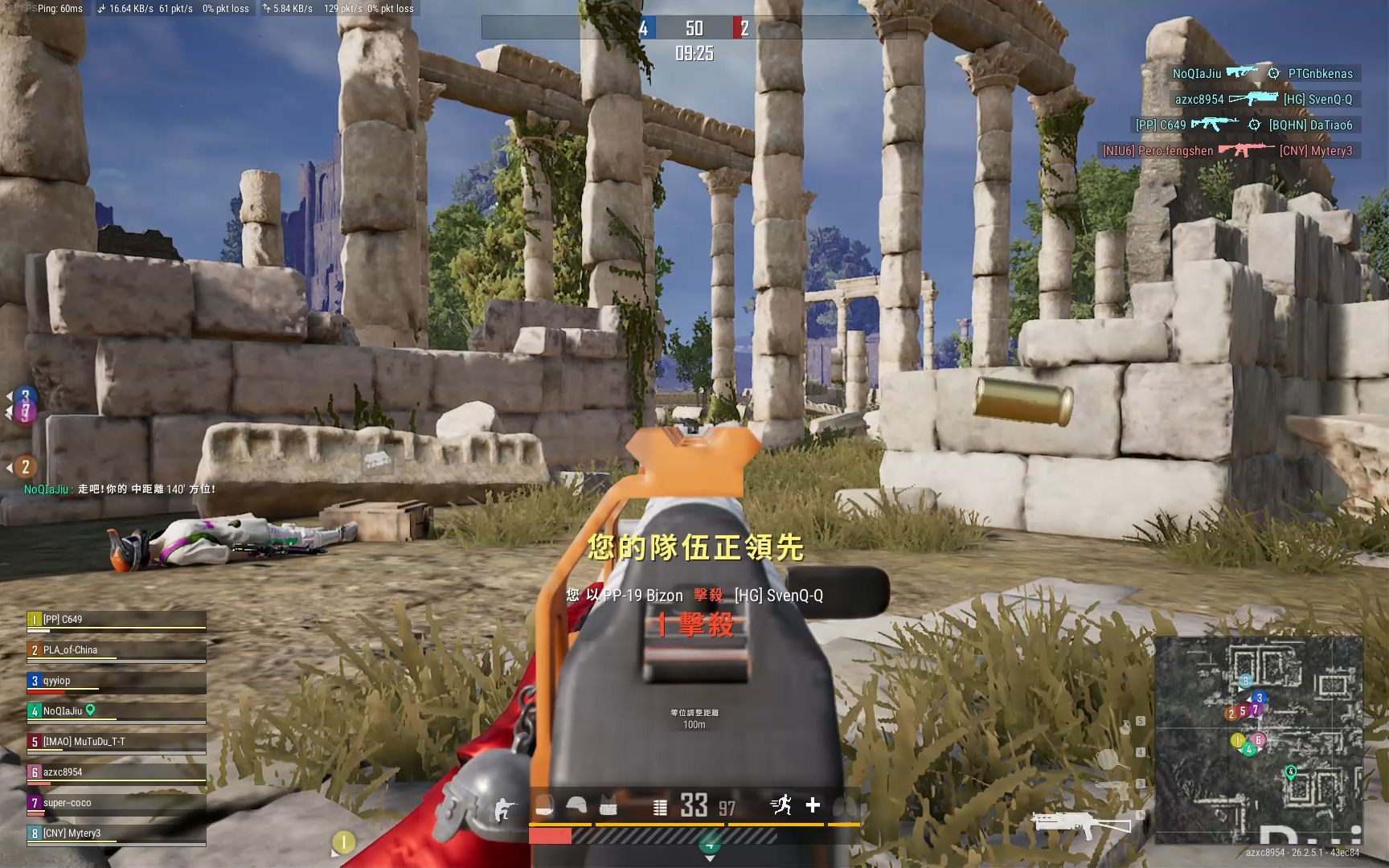Viewport: 1389px width, 868px height.
Task: Select teammate super-coco in team list
Action: tap(117, 803)
